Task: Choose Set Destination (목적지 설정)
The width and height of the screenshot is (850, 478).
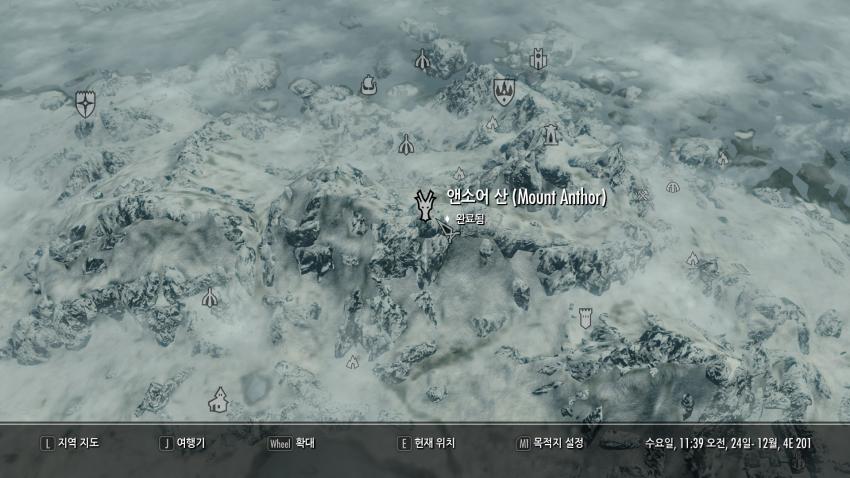Action: (550, 442)
